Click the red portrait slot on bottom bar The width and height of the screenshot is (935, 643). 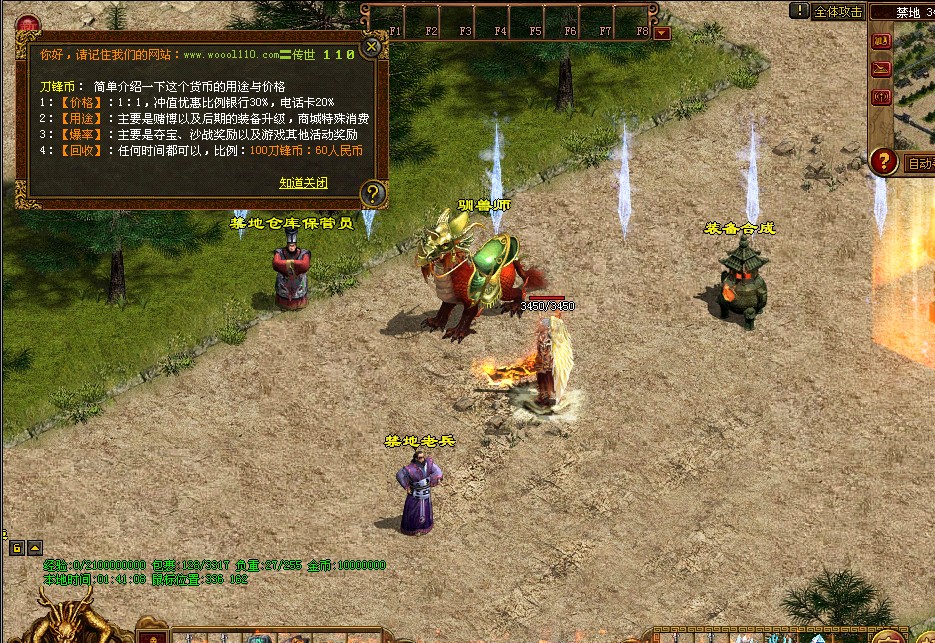(x=152, y=636)
